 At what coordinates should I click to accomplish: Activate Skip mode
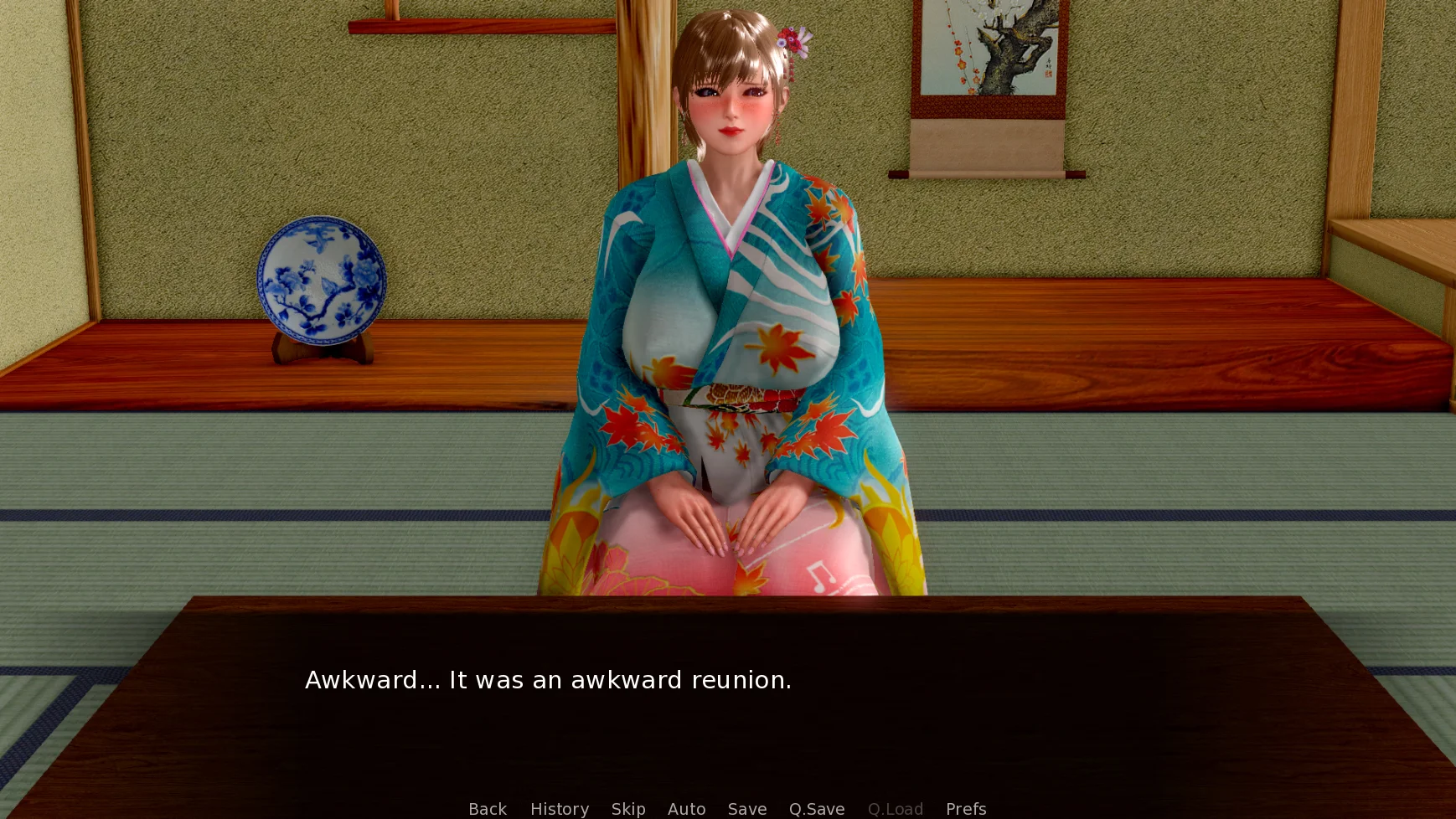tap(628, 809)
